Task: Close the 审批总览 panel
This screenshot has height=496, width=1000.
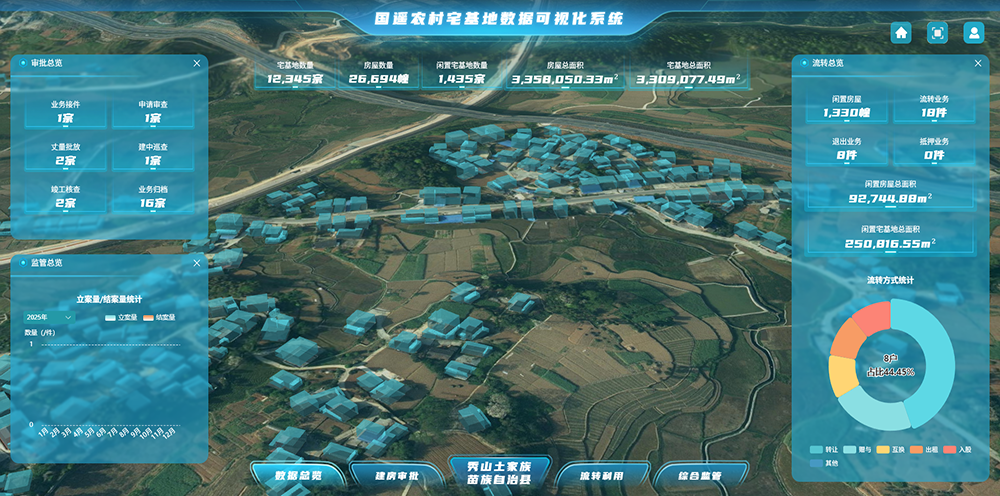Action: 196,63
